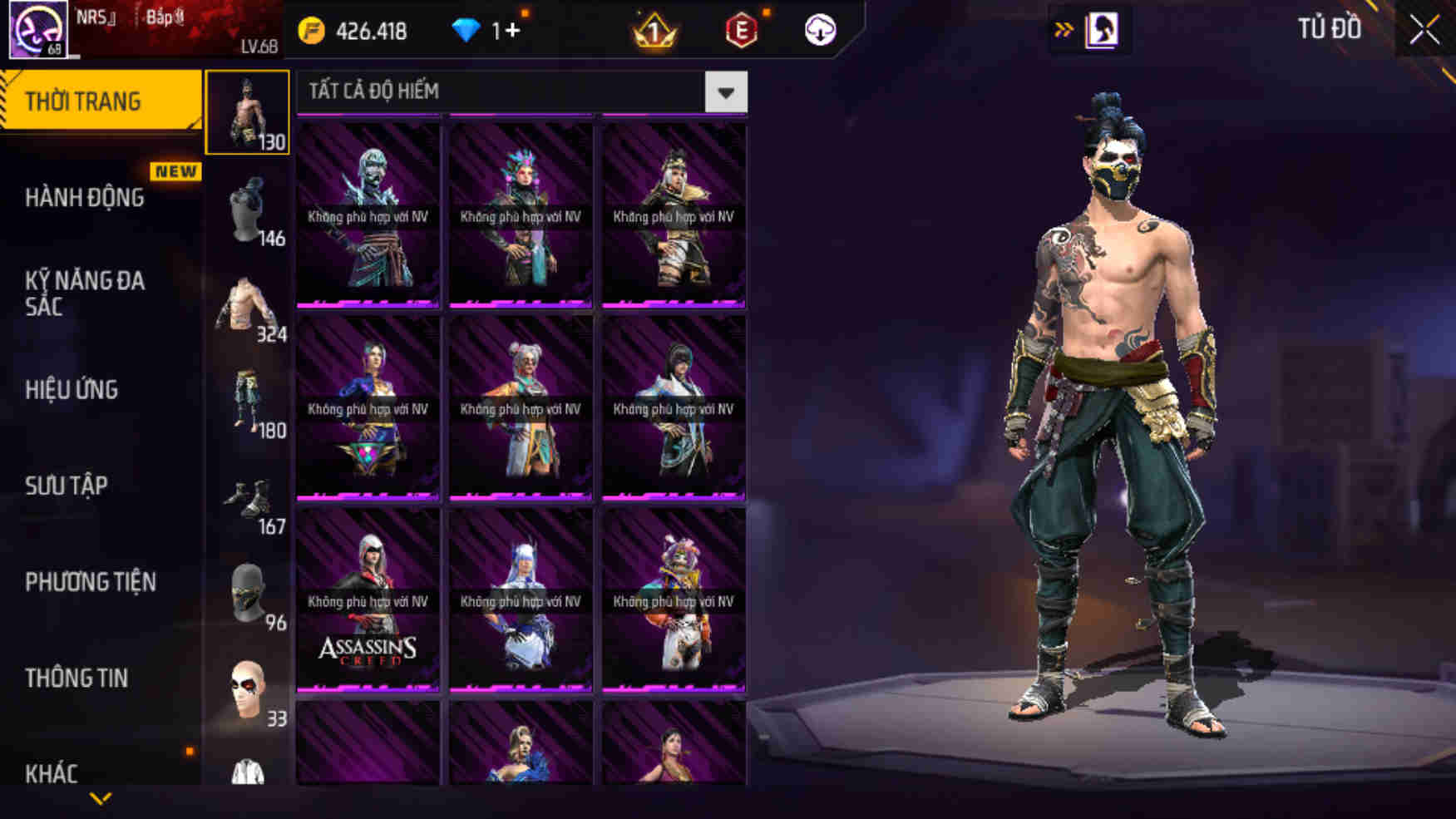1456x819 pixels.
Task: Select the pants slot showing 180 items
Action: [x=247, y=399]
